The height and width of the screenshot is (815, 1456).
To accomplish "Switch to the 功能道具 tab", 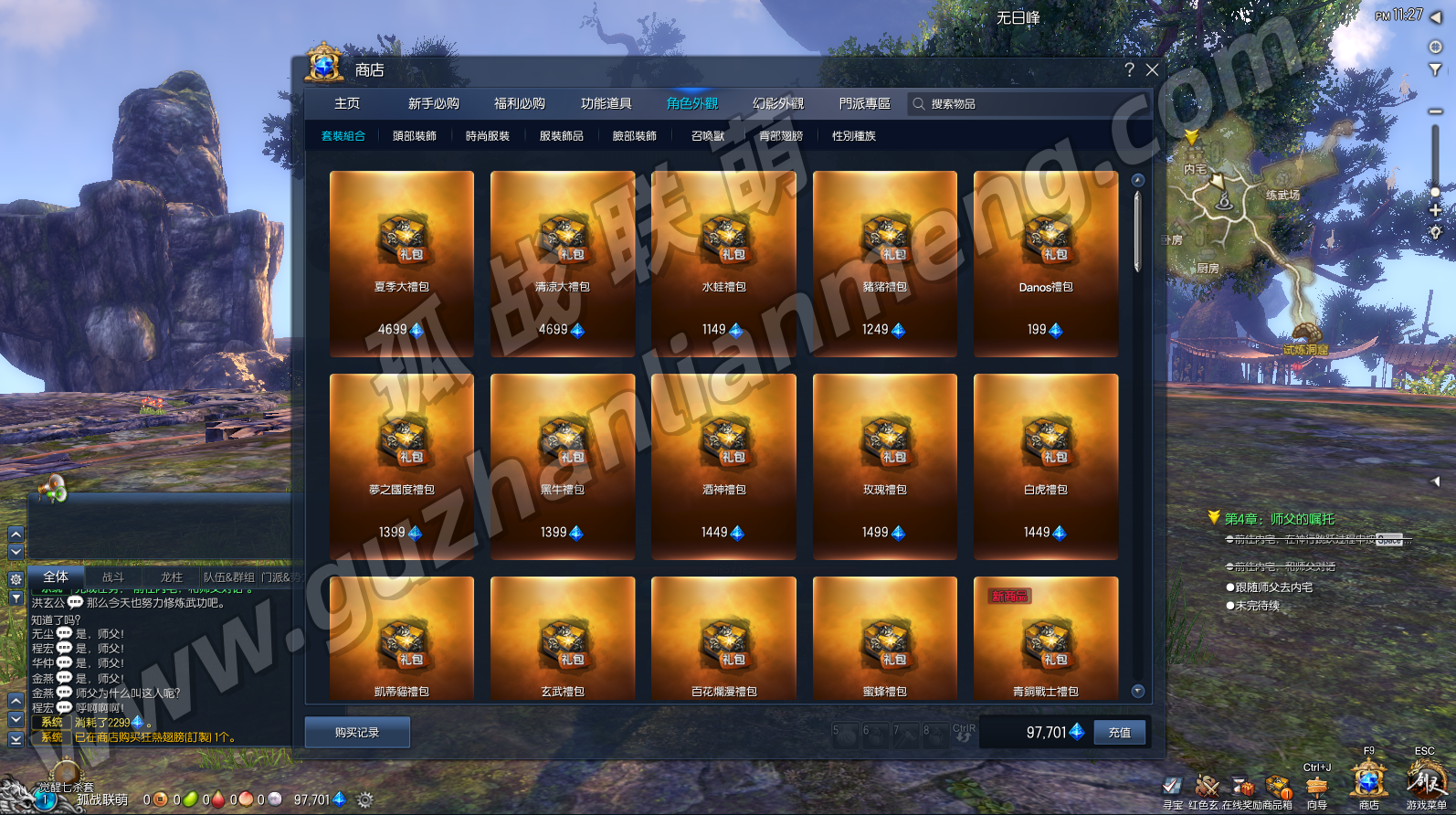I will [x=606, y=104].
